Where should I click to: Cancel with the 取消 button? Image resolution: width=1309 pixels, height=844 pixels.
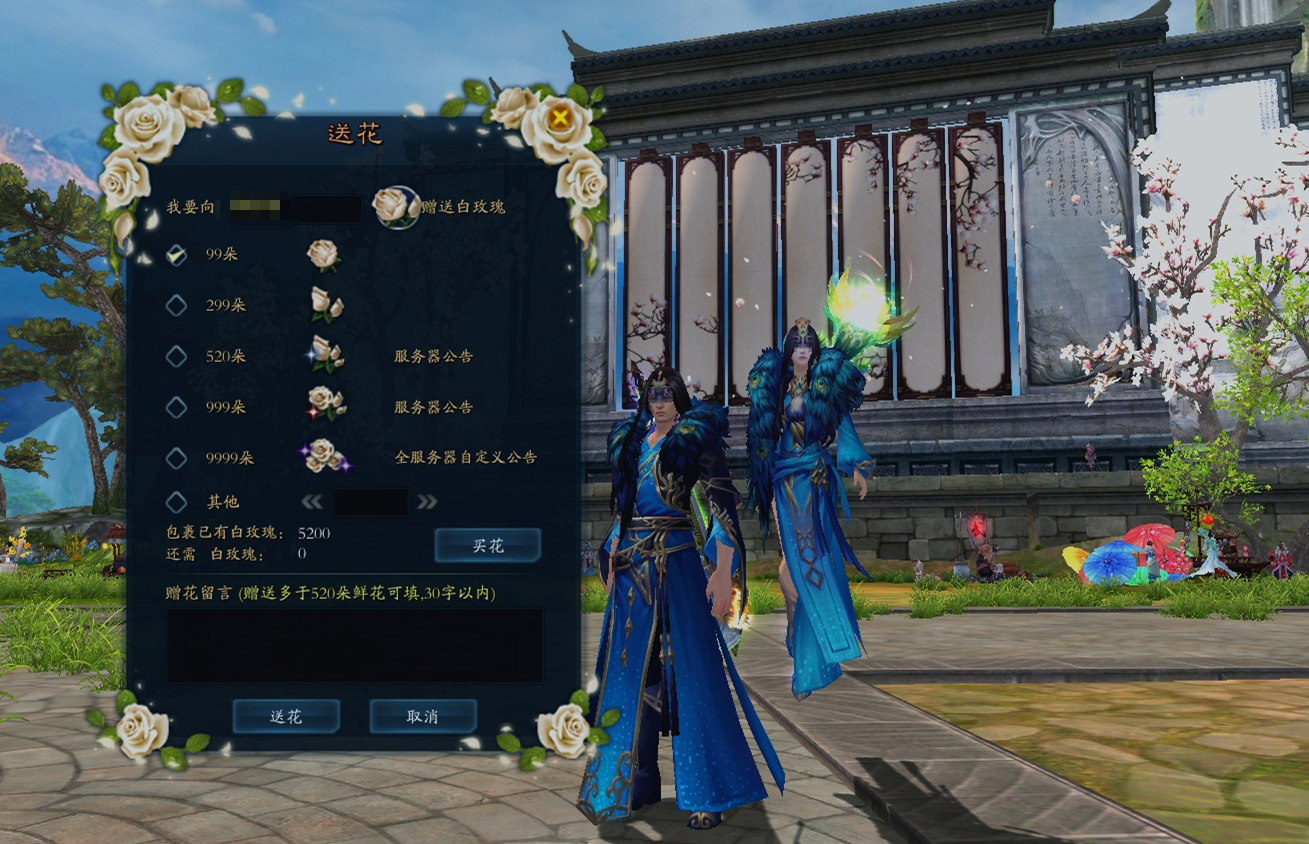422,716
